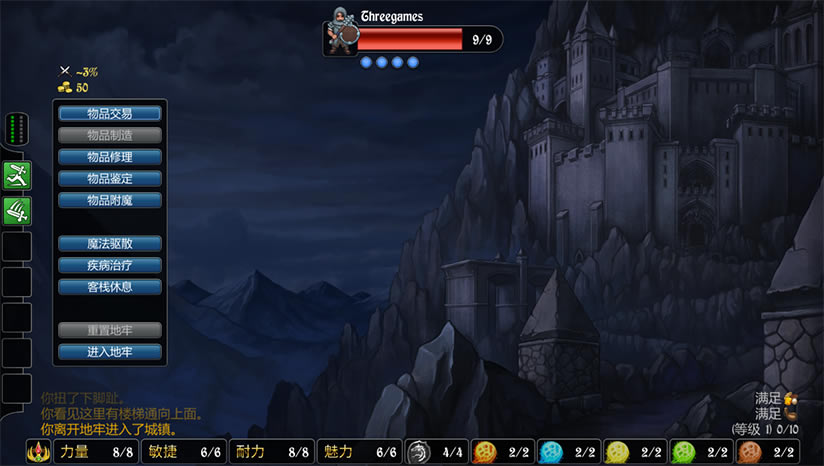824x466 pixels.
Task: Select the greyed 物品制造 crafting entry
Action: click(110, 135)
